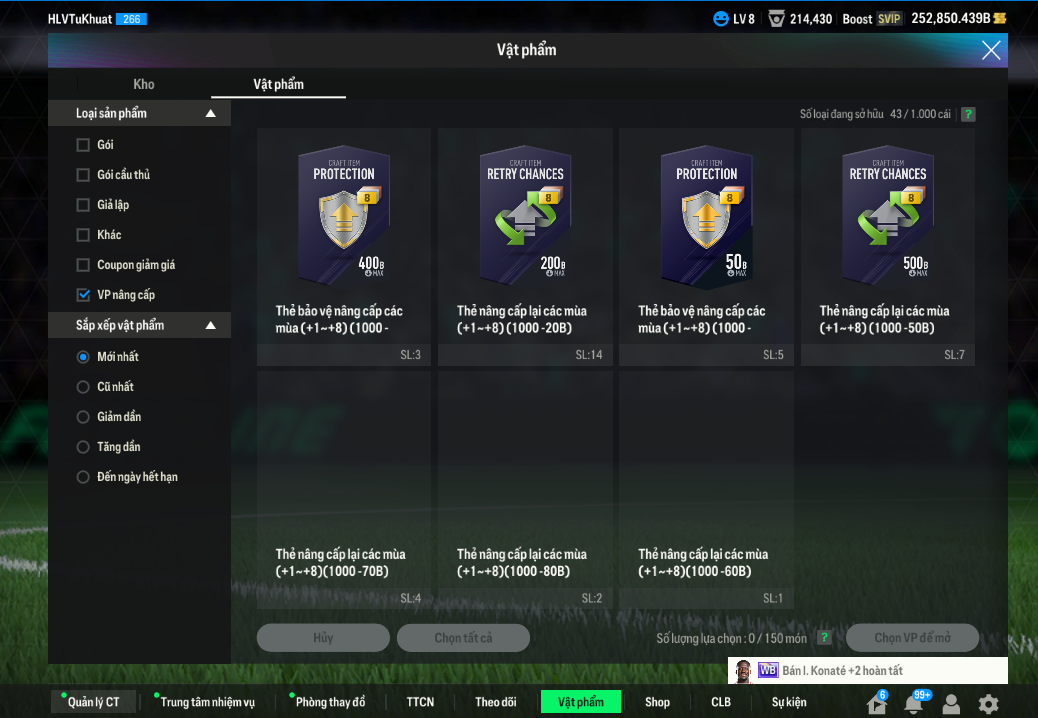Click the Chọn VP để mở button
This screenshot has height=718, width=1038.
pos(912,638)
